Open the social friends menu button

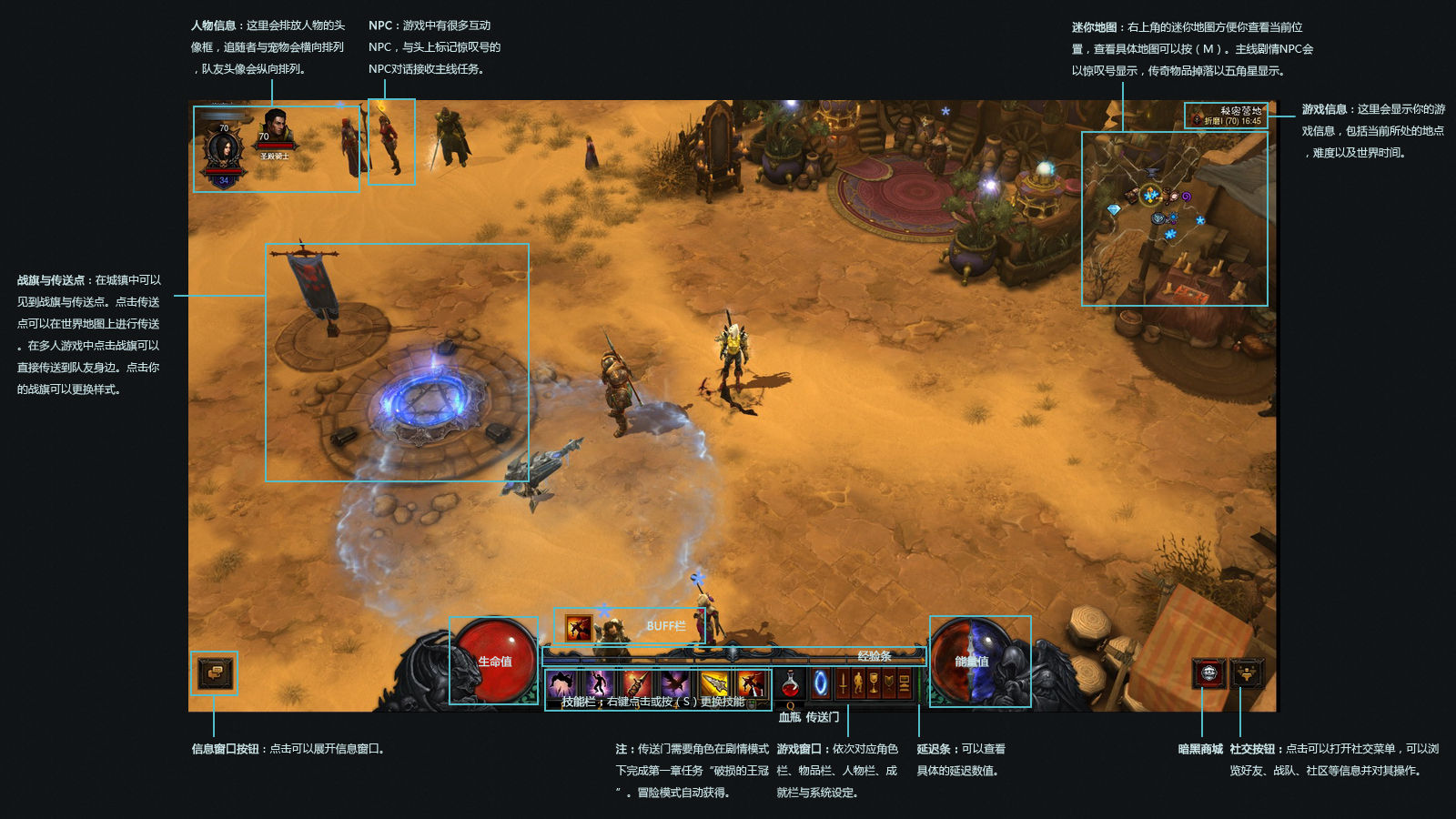click(x=1247, y=673)
